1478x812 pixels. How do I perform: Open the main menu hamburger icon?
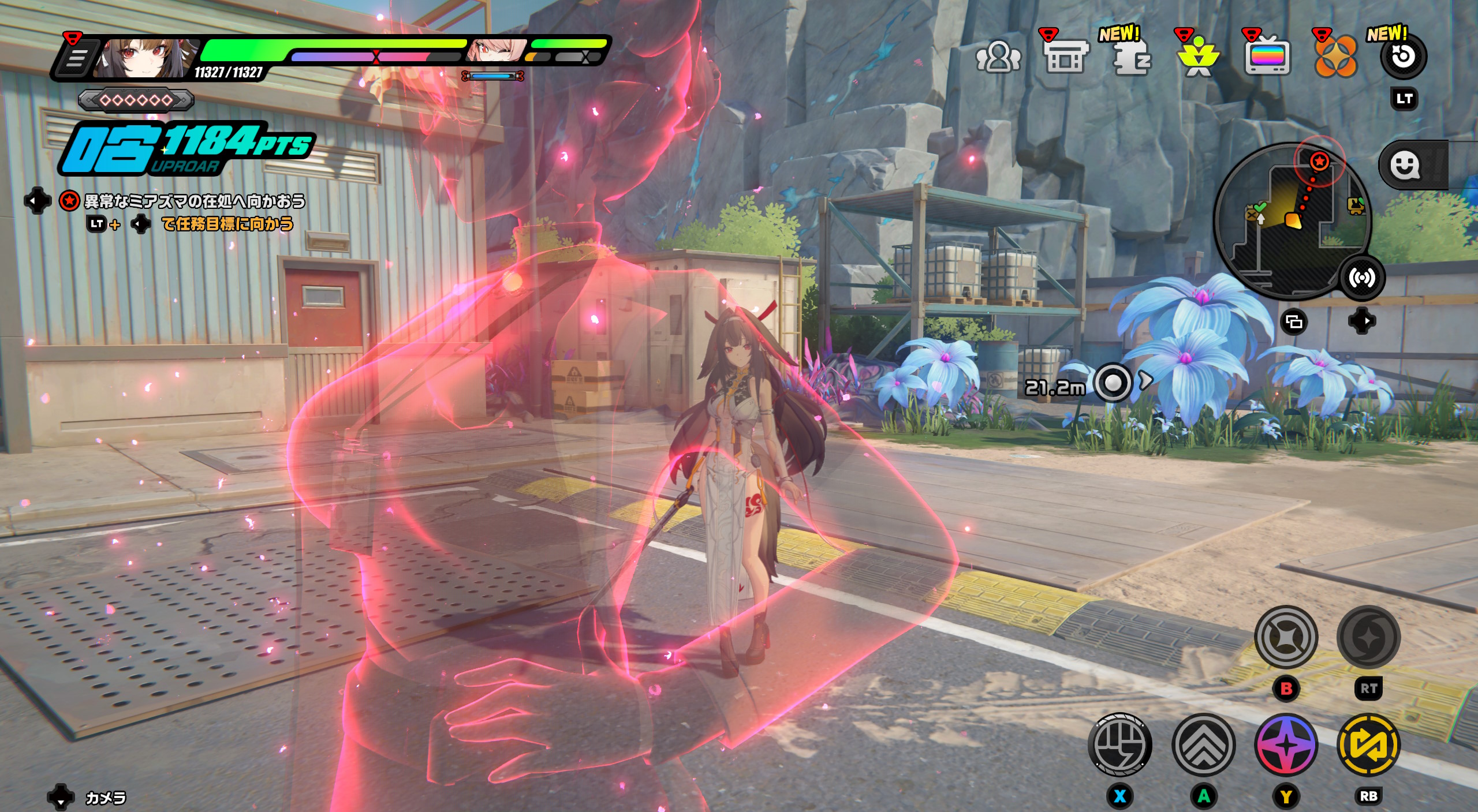(75, 58)
